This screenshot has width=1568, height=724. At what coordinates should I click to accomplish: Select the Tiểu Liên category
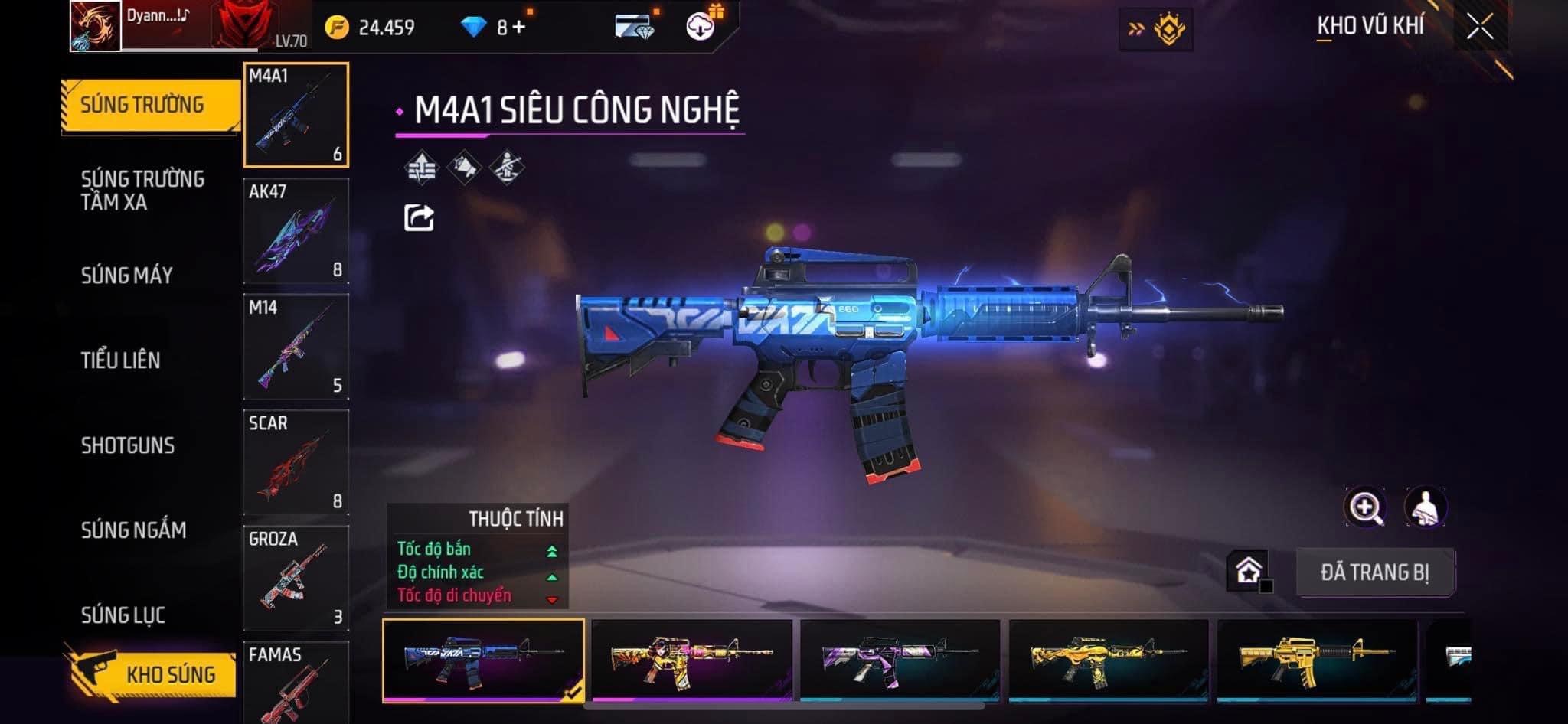[121, 360]
